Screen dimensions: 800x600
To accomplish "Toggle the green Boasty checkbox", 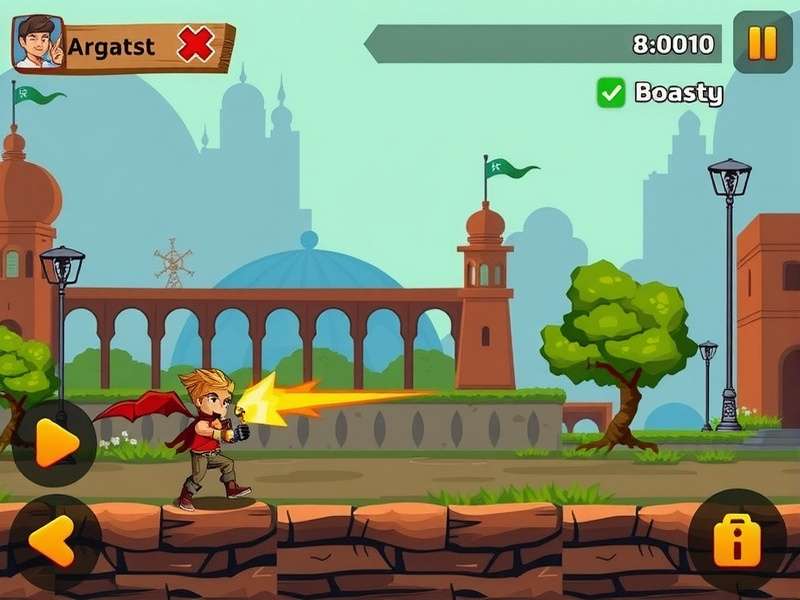I will pyautogui.click(x=610, y=93).
